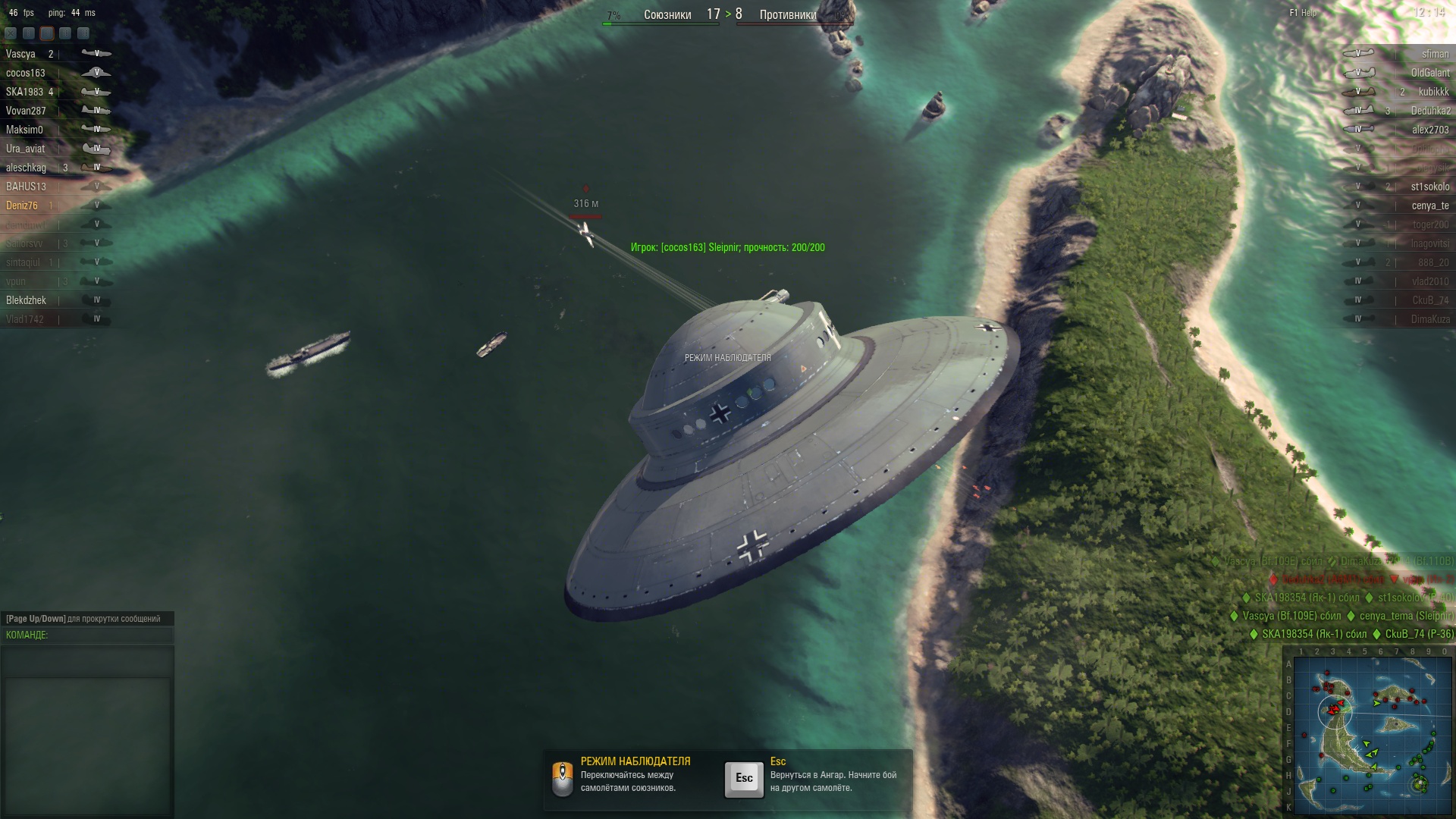Pick Maksim0 in the allied roster
1456x819 pixels.
[x=24, y=130]
